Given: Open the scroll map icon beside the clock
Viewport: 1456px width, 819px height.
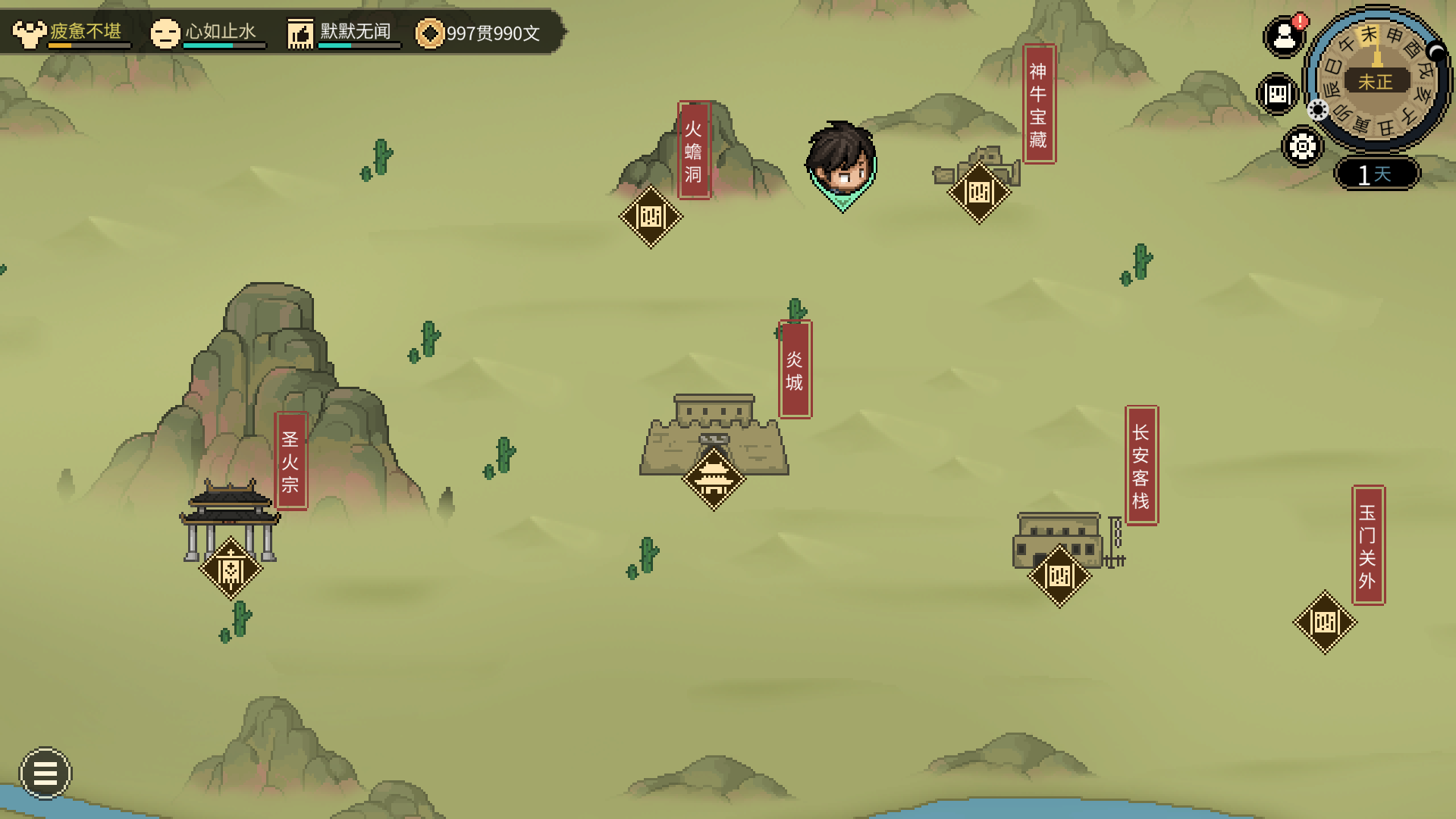Looking at the screenshot, I should [1278, 94].
